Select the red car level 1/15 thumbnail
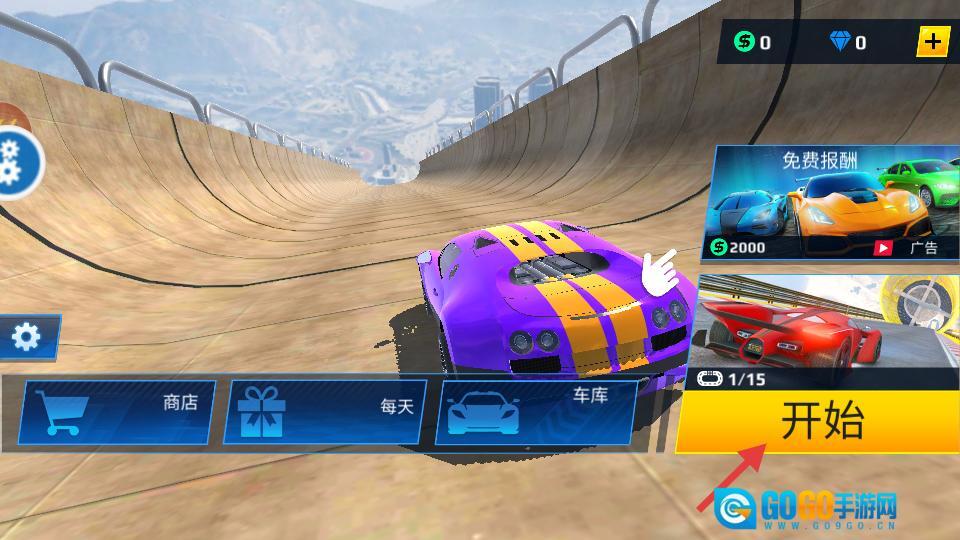960x540 pixels. point(820,335)
